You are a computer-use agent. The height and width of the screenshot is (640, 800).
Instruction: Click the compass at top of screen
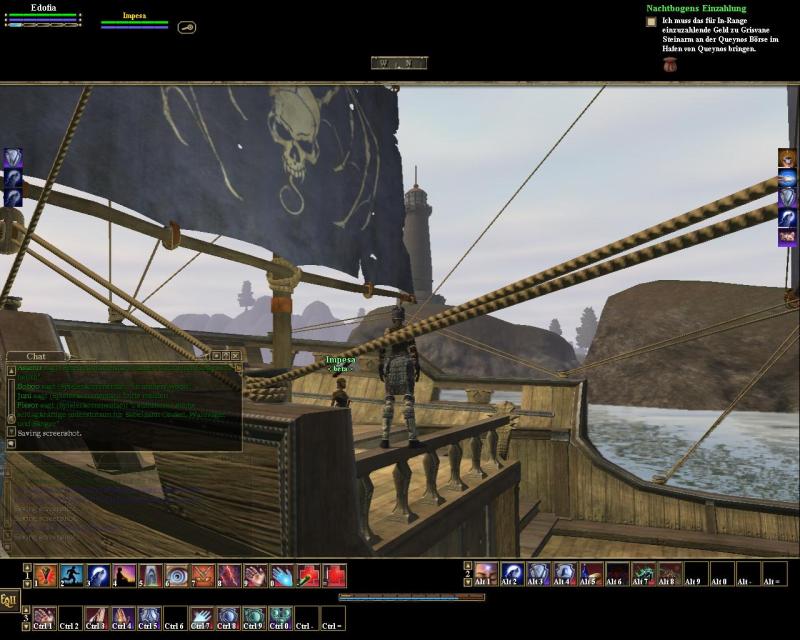tap(399, 63)
